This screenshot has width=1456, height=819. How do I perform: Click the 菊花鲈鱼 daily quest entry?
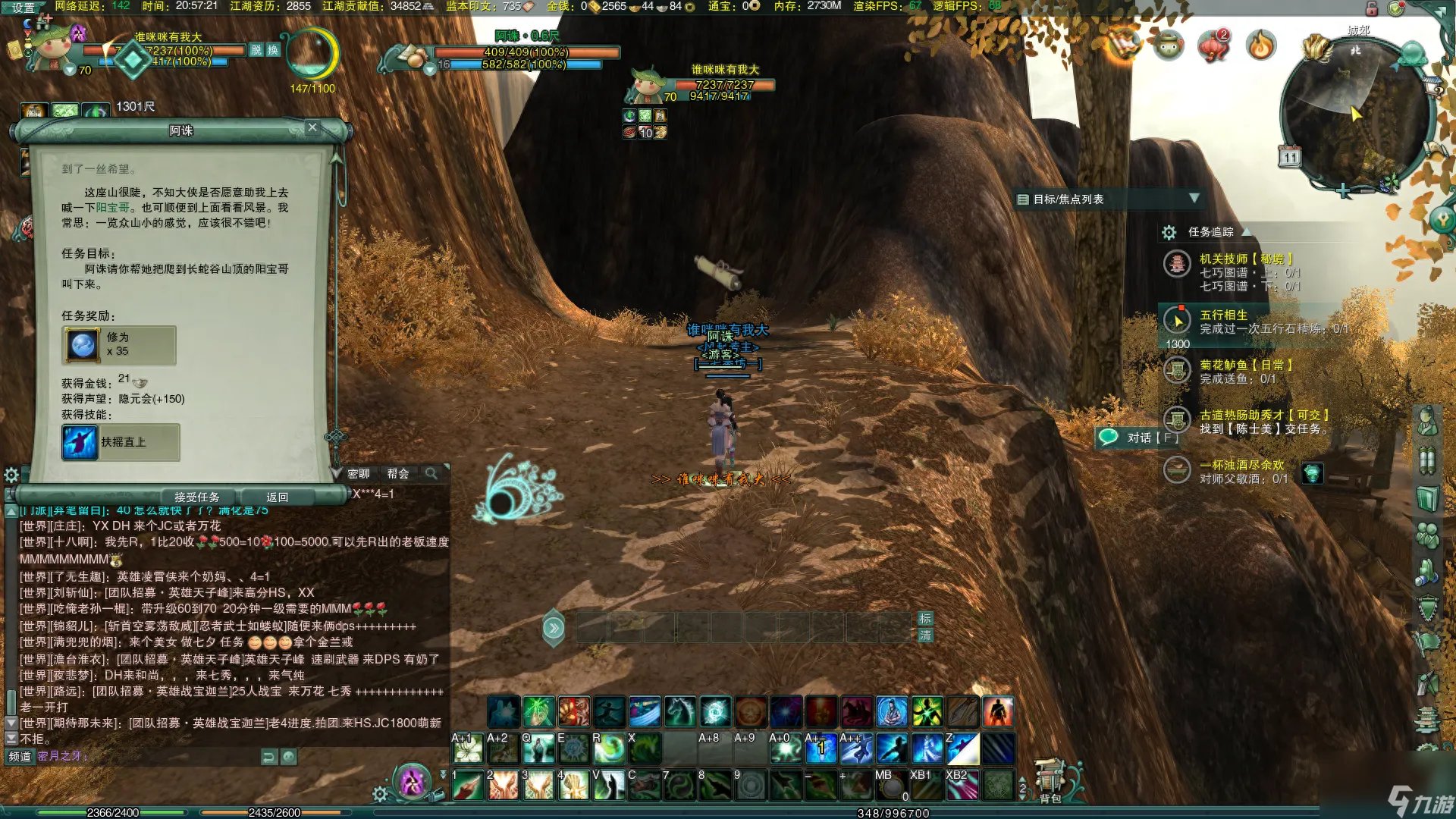pyautogui.click(x=1245, y=365)
